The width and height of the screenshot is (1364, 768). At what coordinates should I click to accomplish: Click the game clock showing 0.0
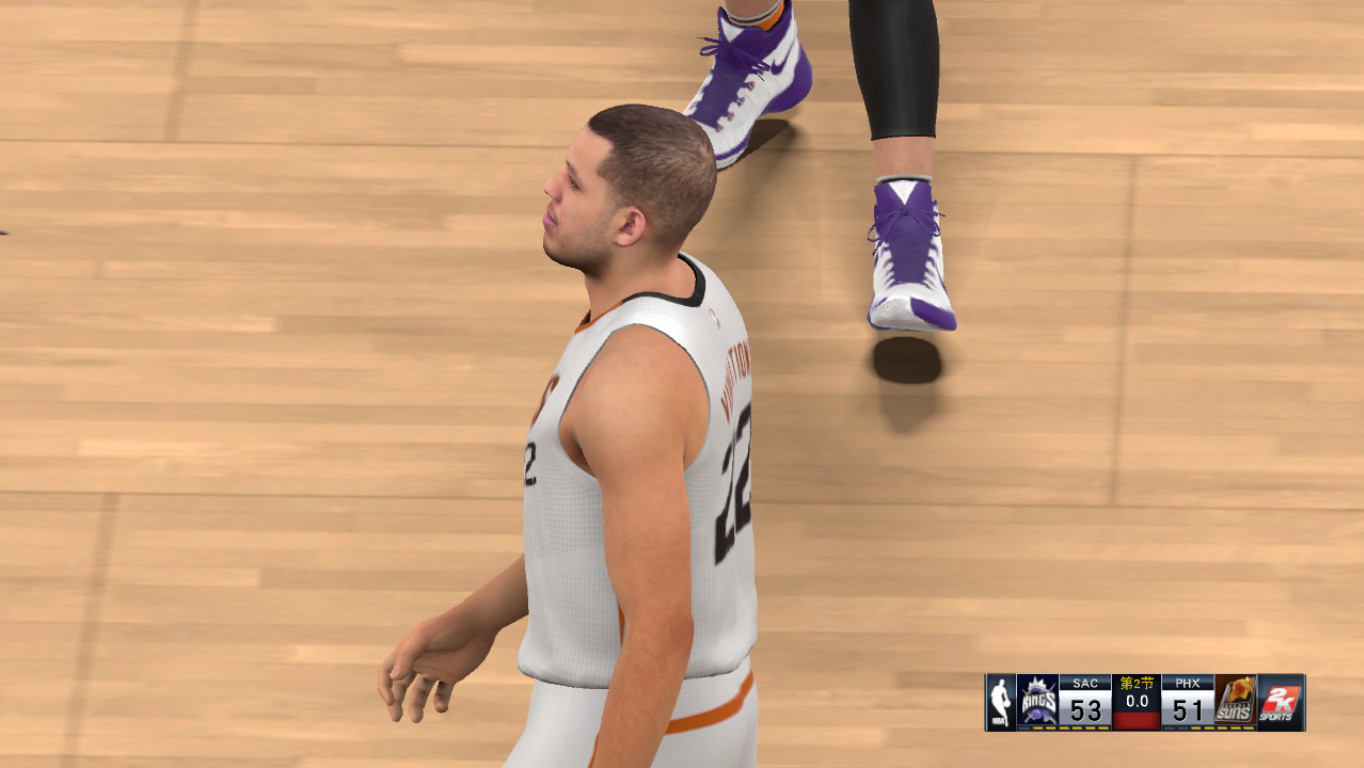(x=1137, y=698)
